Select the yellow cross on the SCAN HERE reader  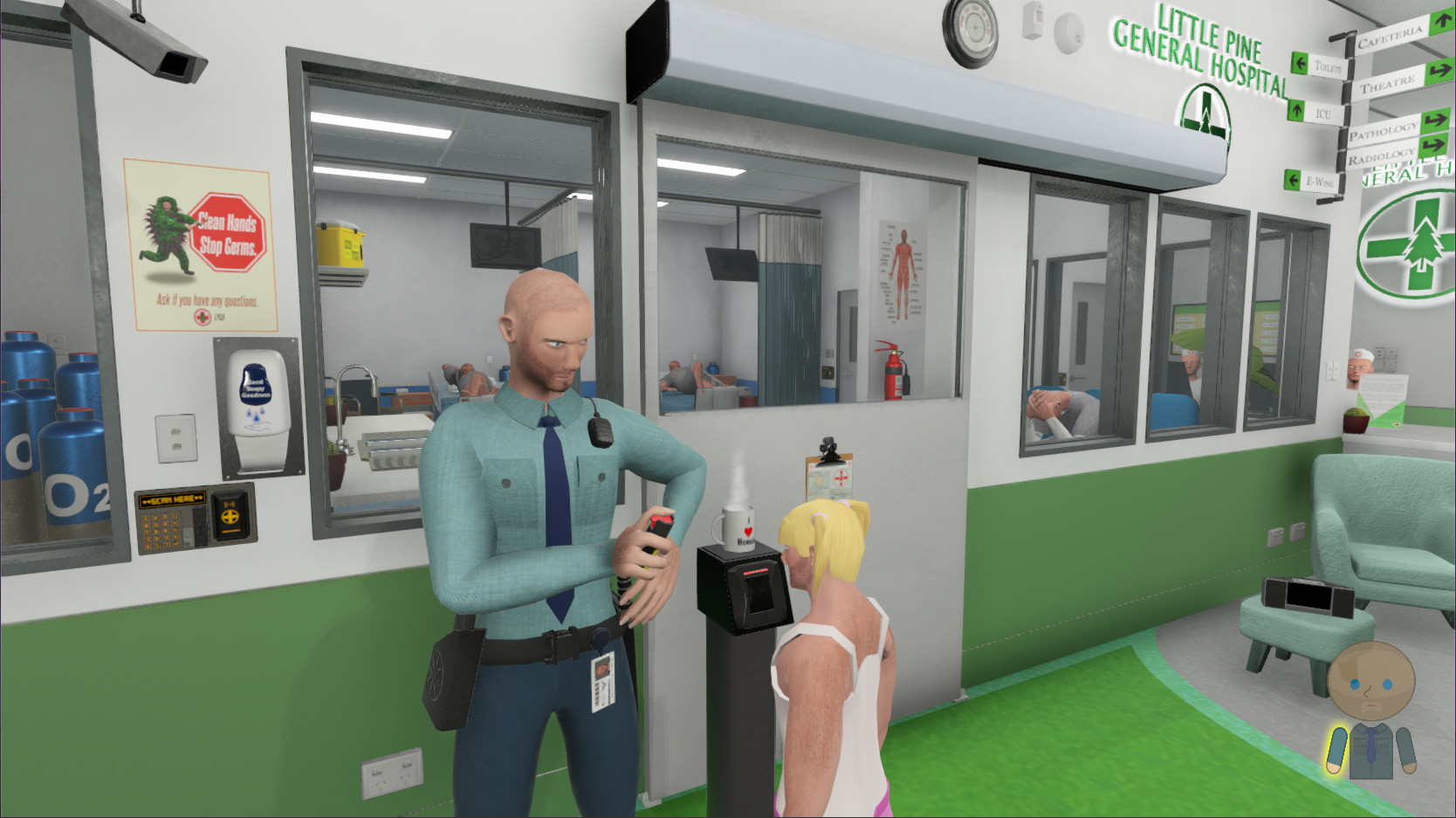[230, 516]
